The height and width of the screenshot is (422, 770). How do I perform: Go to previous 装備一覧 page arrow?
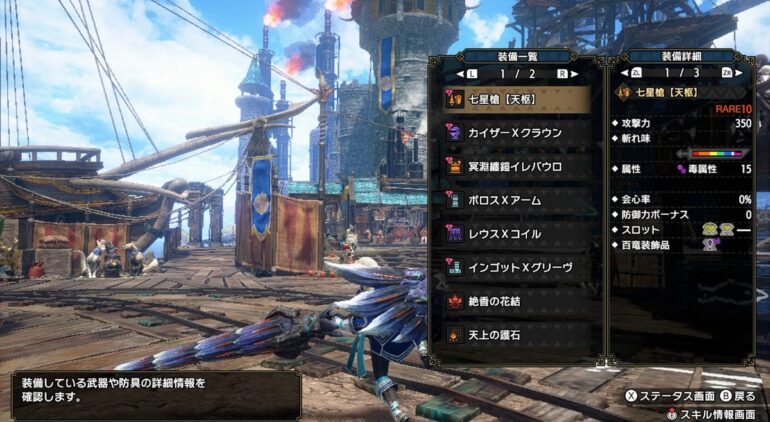coord(461,73)
